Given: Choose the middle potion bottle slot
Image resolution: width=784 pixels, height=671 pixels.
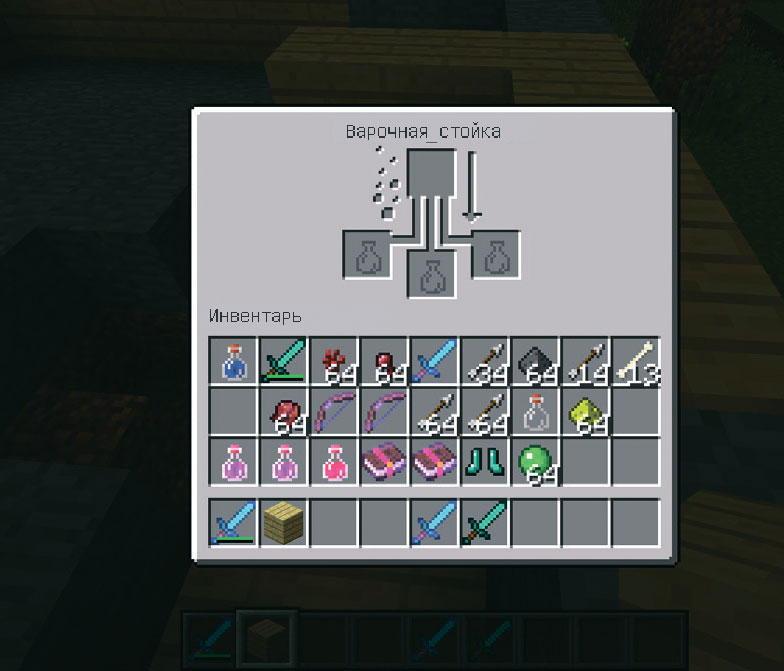Looking at the screenshot, I should [432, 274].
